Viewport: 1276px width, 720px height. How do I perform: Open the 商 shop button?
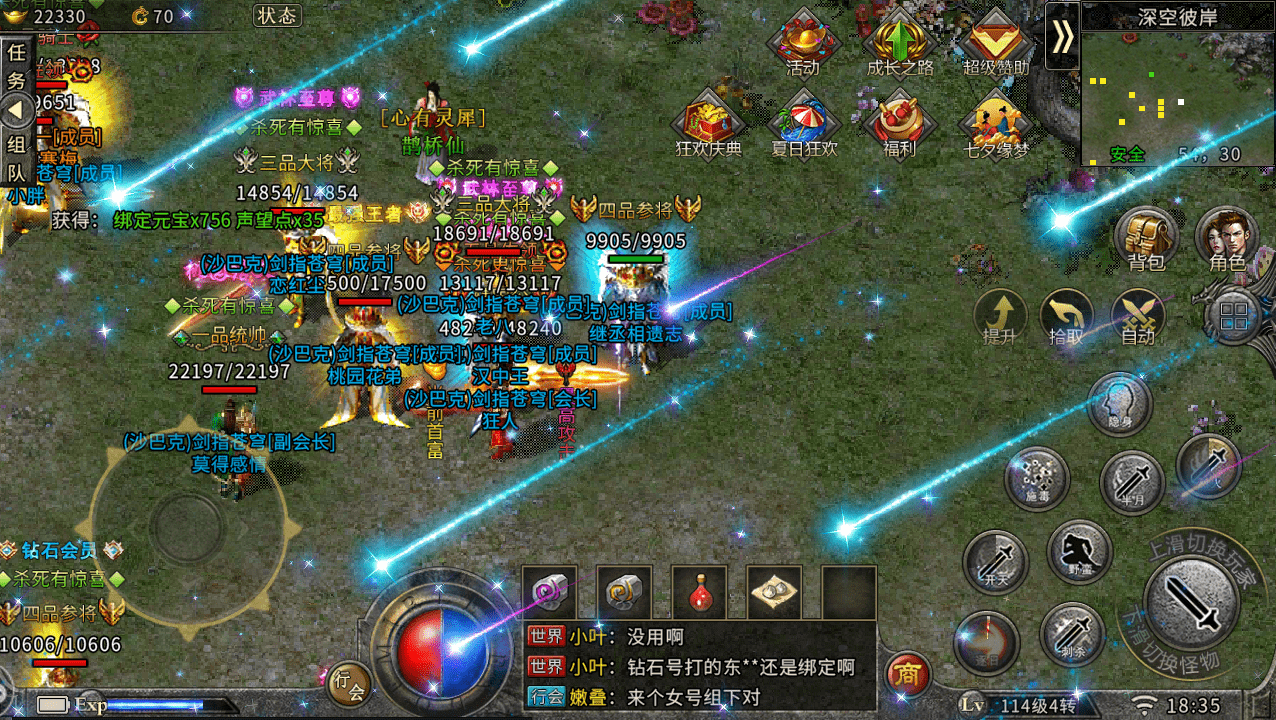point(908,673)
